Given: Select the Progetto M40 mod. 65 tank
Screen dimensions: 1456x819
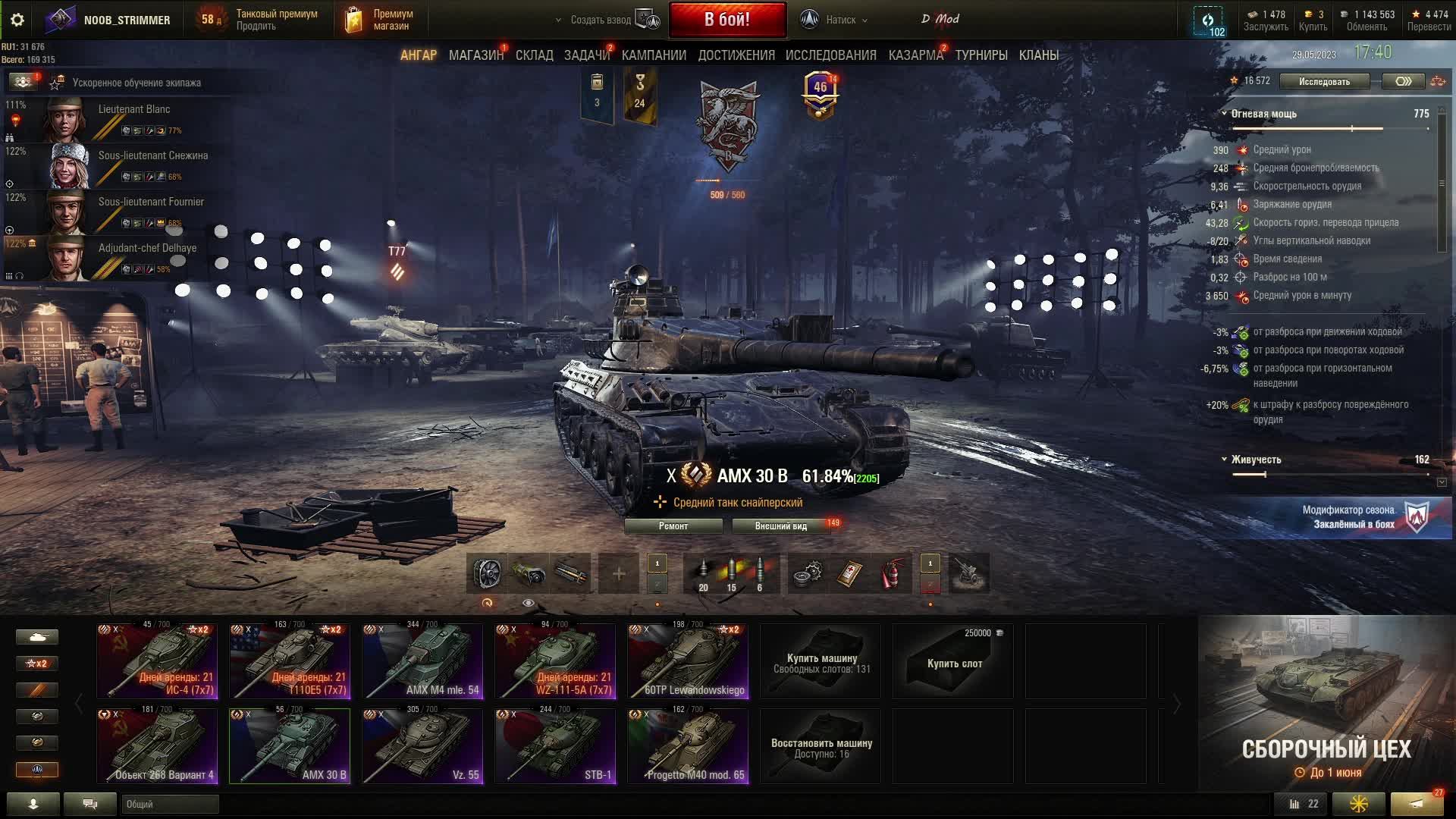Looking at the screenshot, I should click(688, 746).
